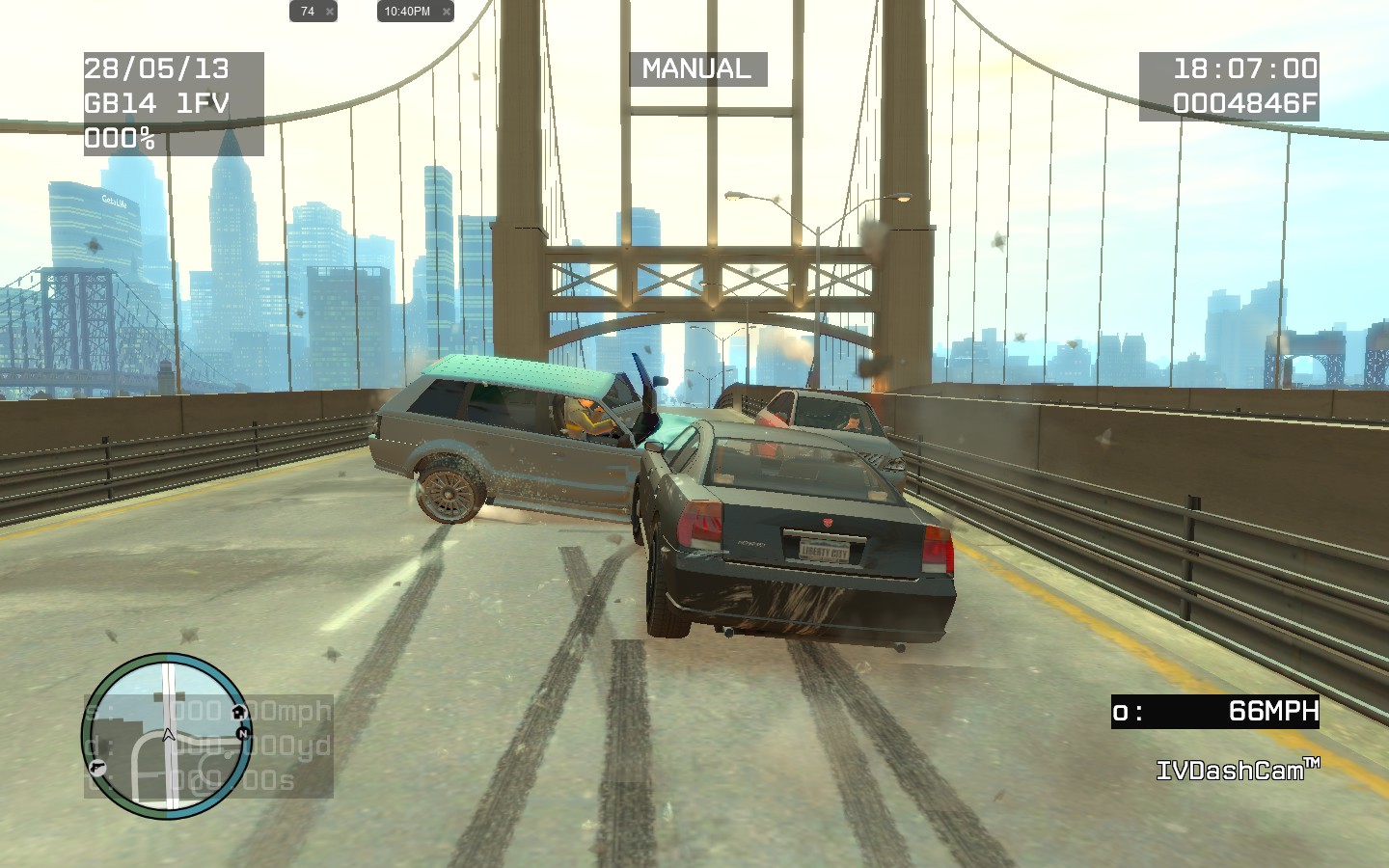This screenshot has height=868, width=1389.
Task: Click the gun shop pistol marker on radar
Action: [97, 767]
